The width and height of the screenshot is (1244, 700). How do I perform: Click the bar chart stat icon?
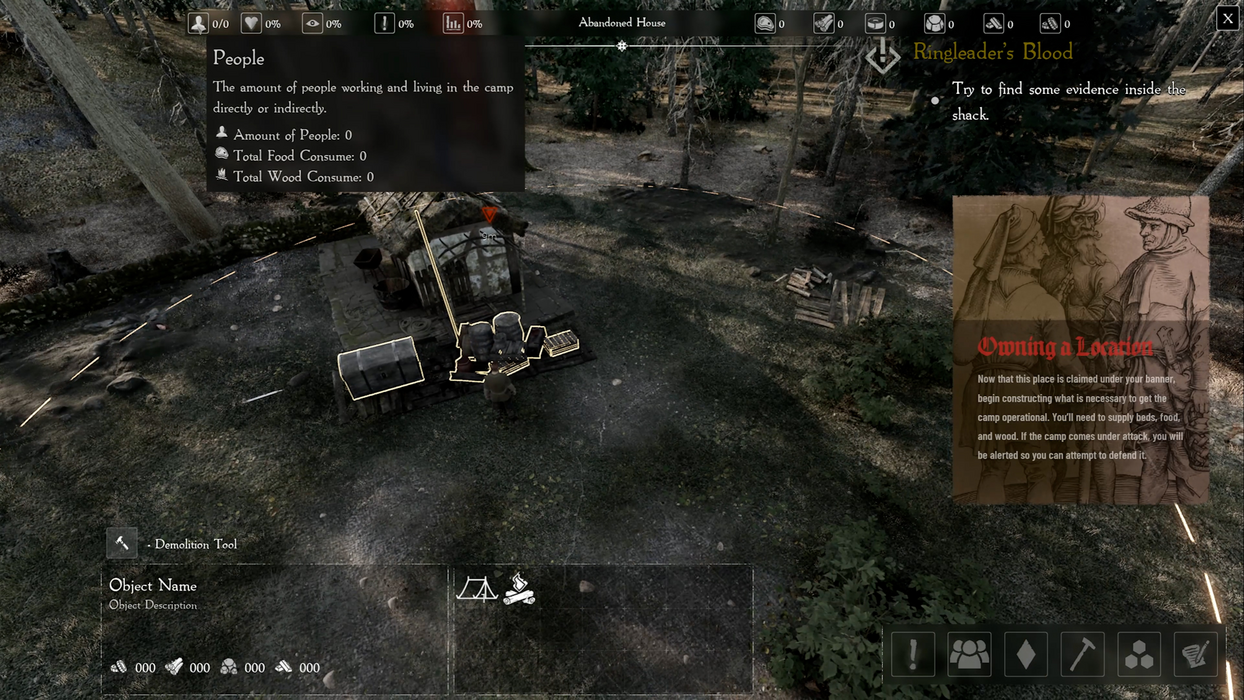pos(453,23)
